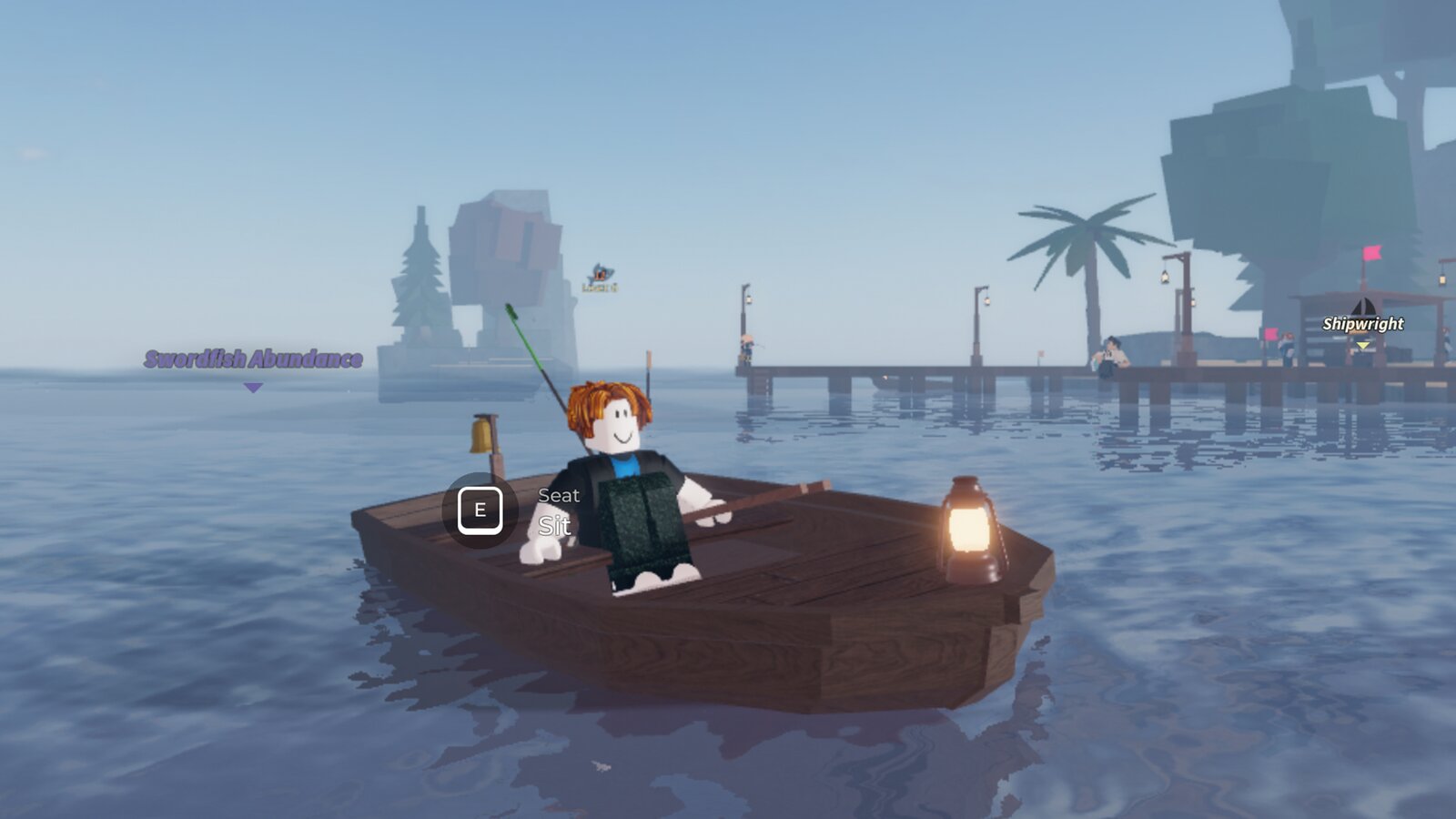Select the Shipwright NPC label
The height and width of the screenshot is (819, 1456).
click(1362, 323)
